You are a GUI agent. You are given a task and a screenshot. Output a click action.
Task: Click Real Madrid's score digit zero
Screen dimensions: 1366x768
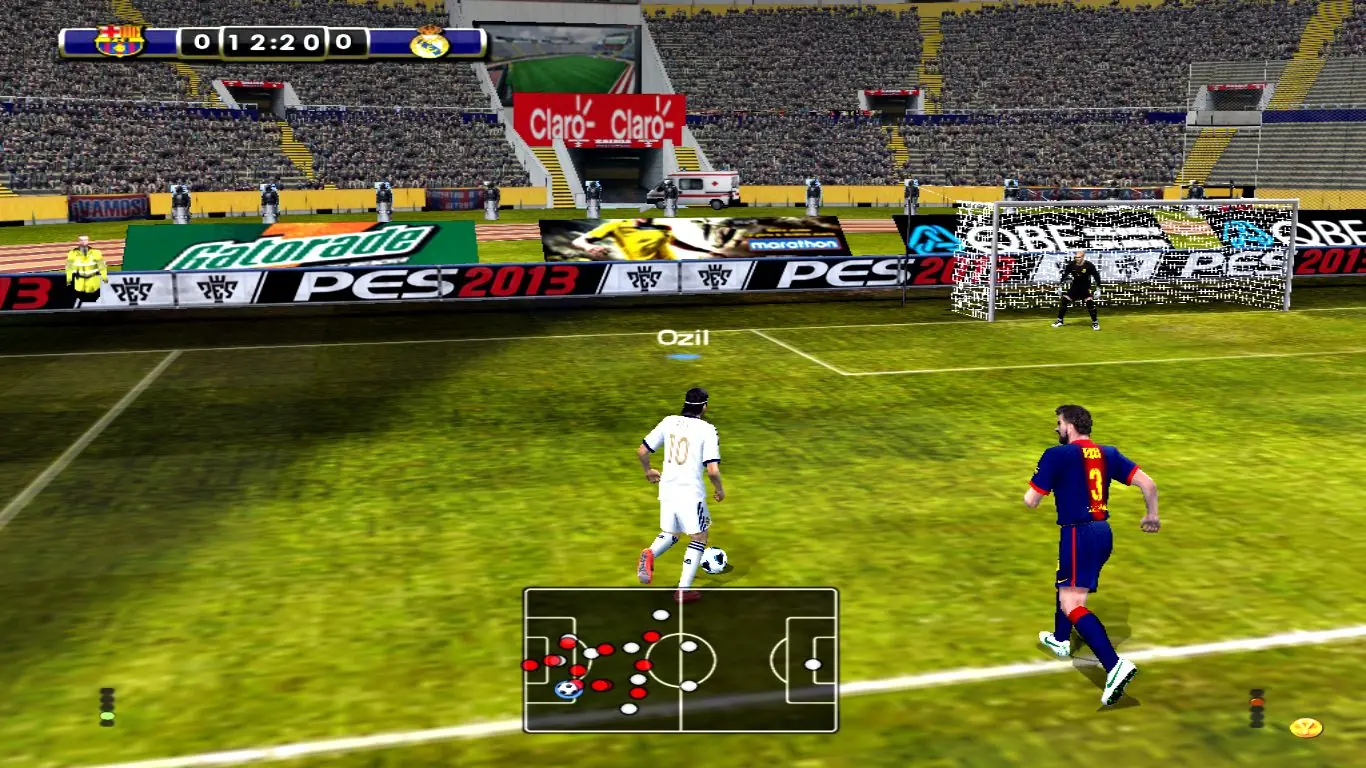click(341, 42)
